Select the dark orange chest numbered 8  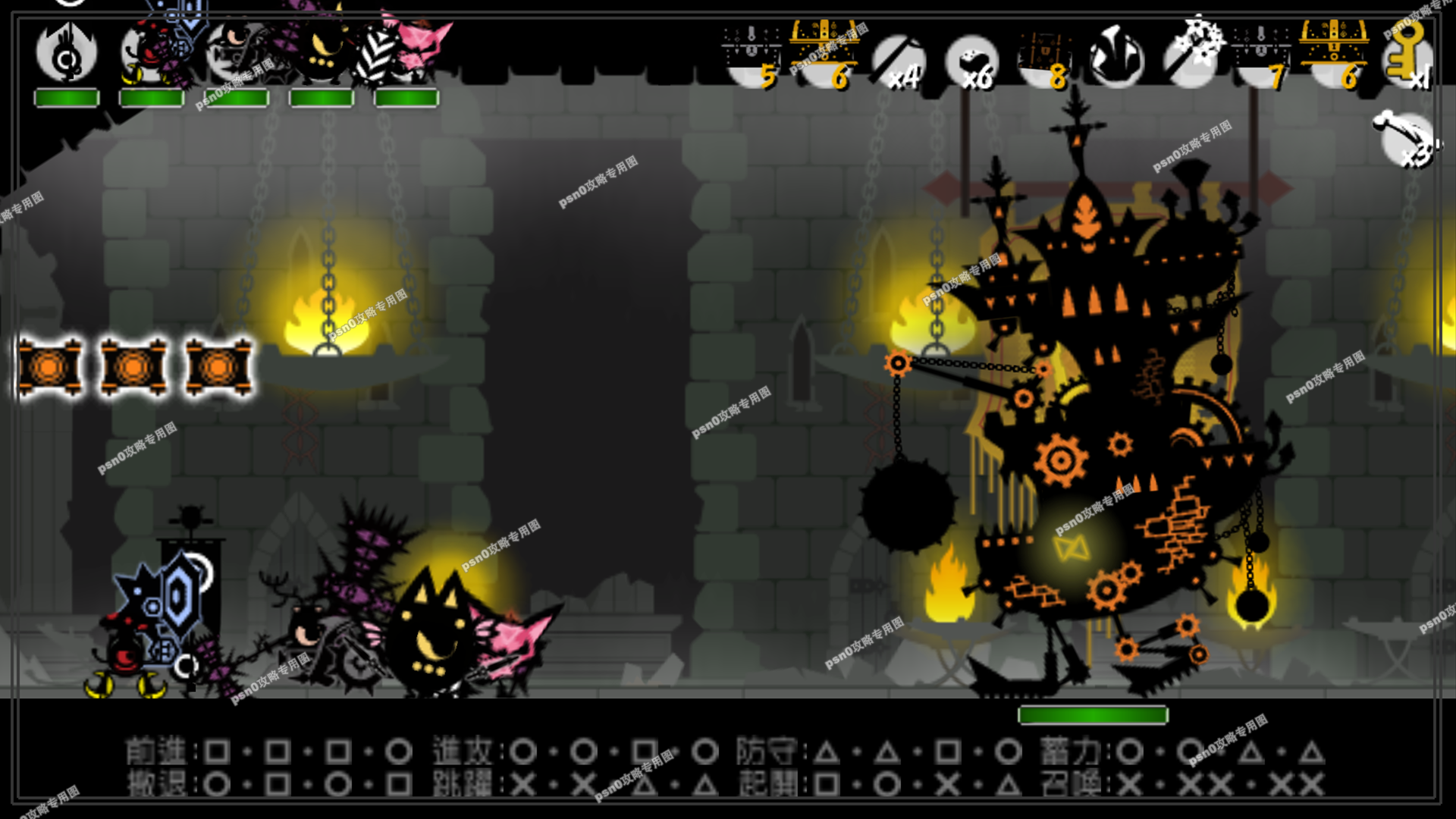pos(1045,58)
